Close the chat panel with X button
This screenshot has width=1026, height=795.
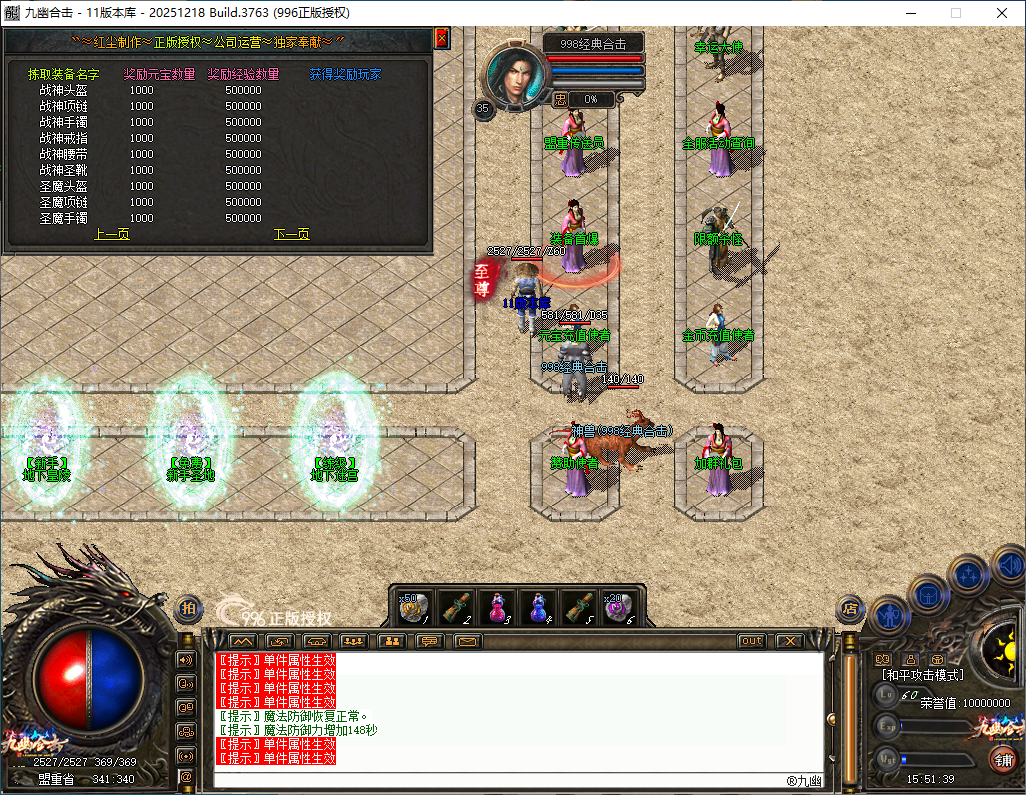(789, 641)
